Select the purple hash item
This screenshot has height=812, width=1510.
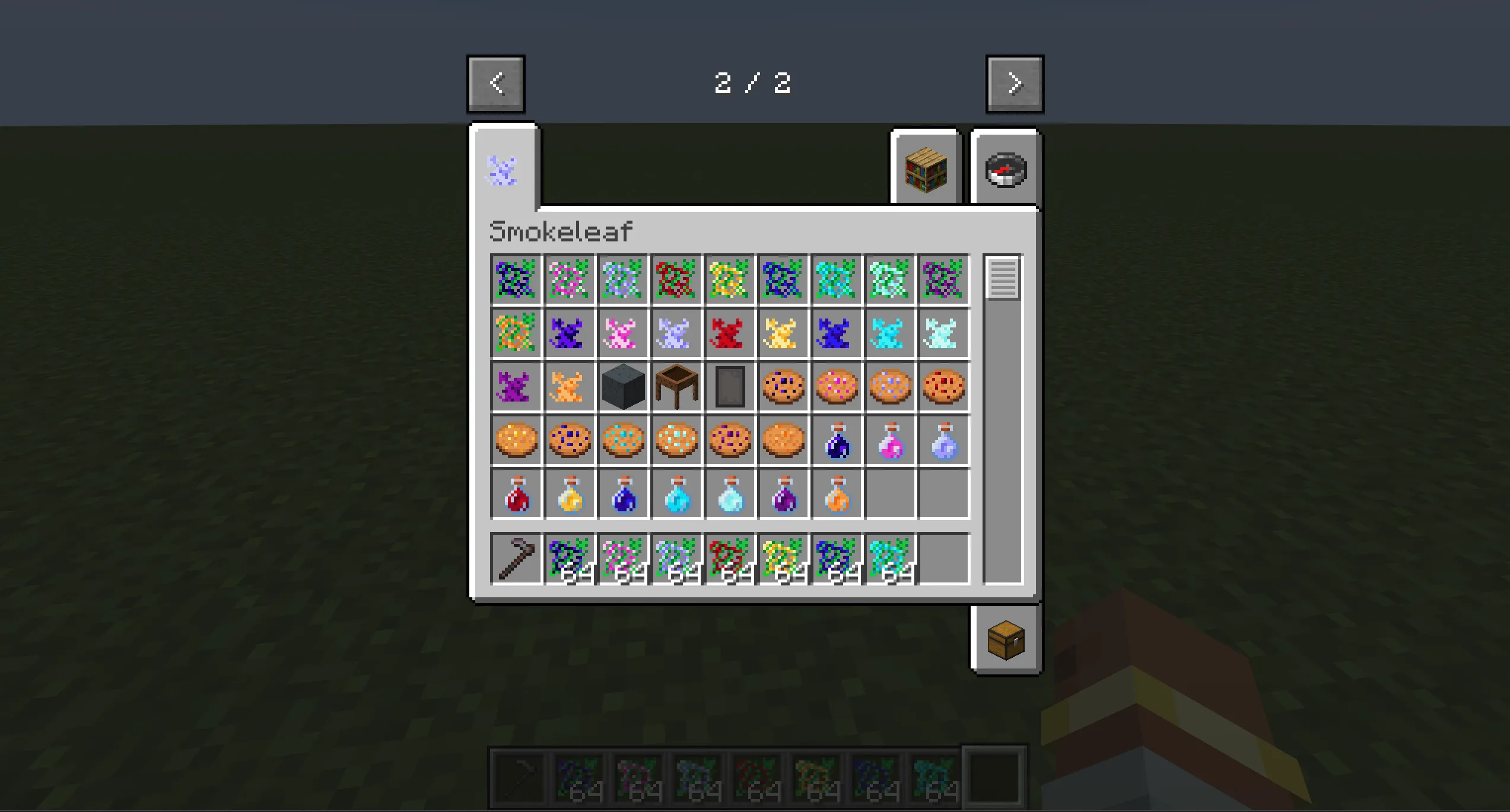coord(515,386)
